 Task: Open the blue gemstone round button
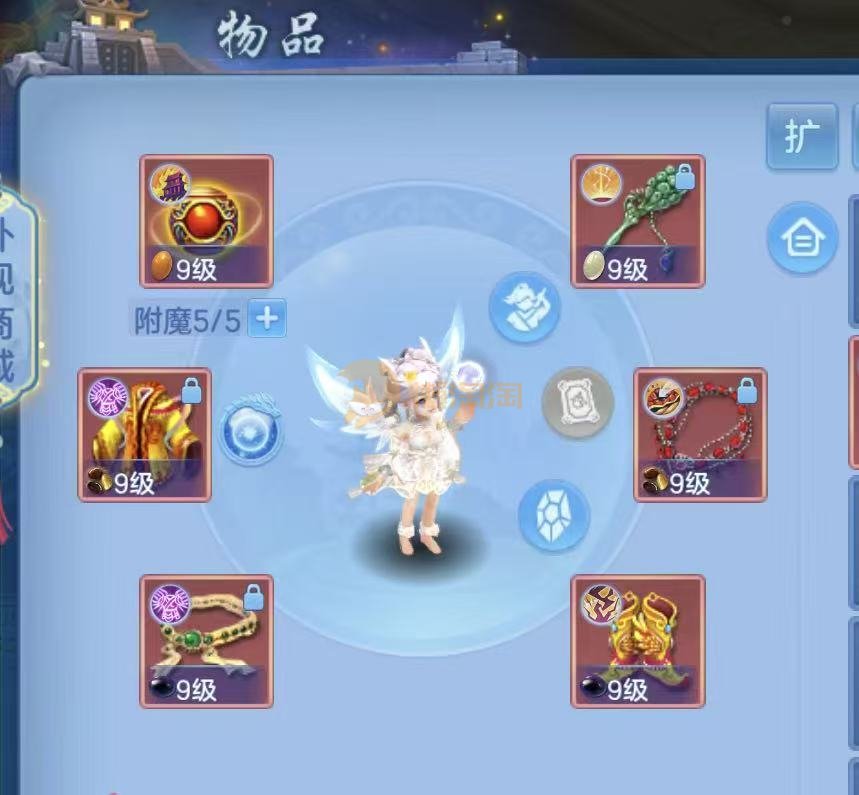tap(553, 517)
